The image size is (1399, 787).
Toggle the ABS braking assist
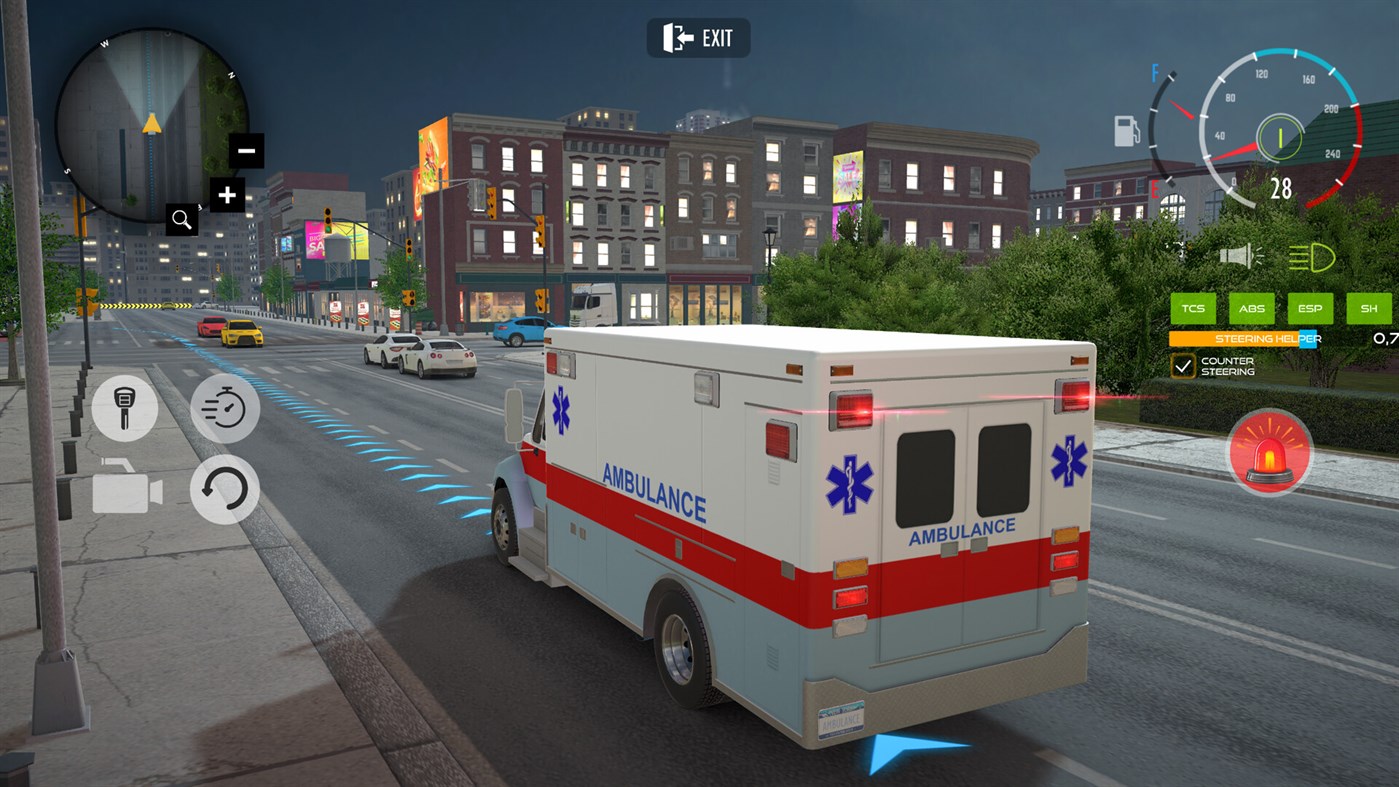pyautogui.click(x=1251, y=308)
